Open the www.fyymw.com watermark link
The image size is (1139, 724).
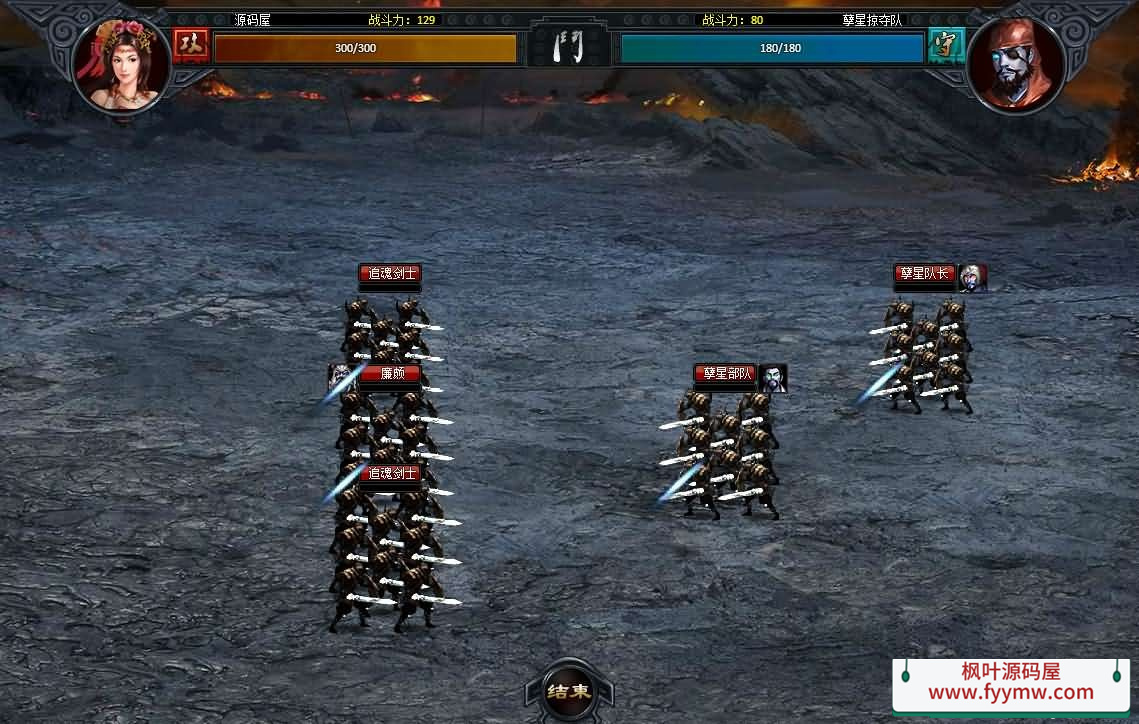1011,692
